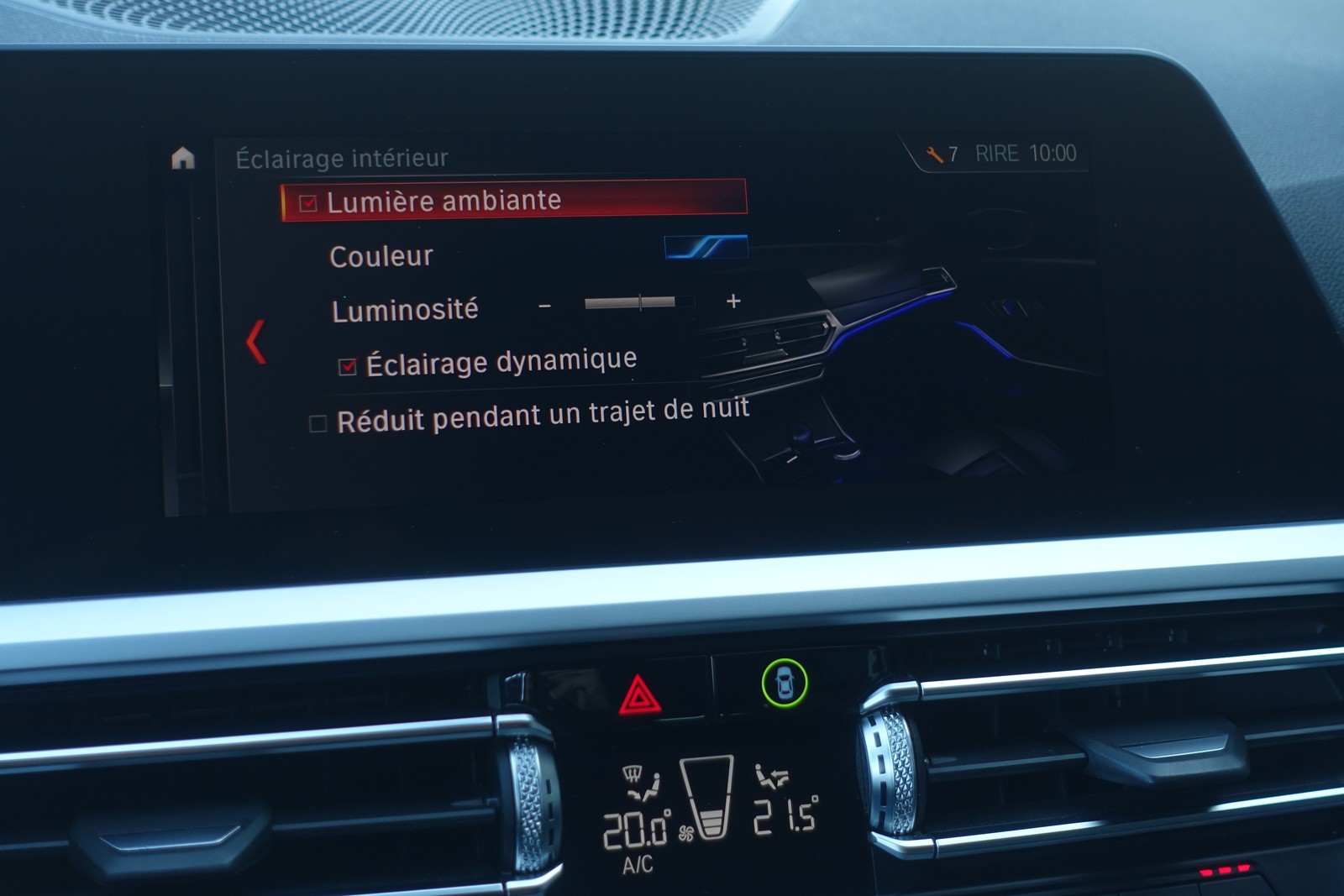
Task: Open the wrench notification status icon
Action: (934, 155)
